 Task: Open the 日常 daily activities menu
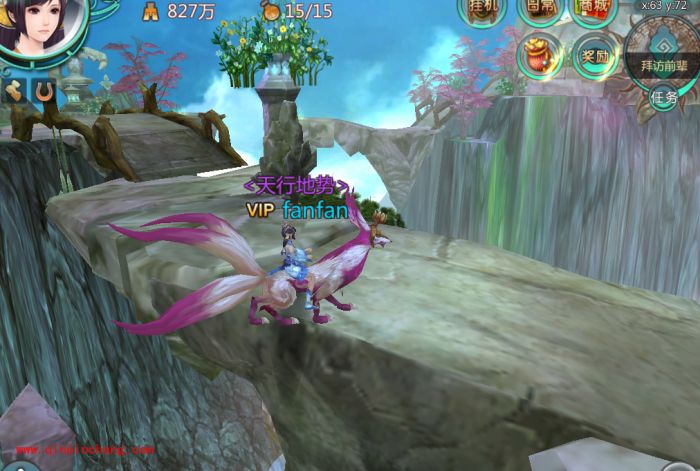pos(539,9)
